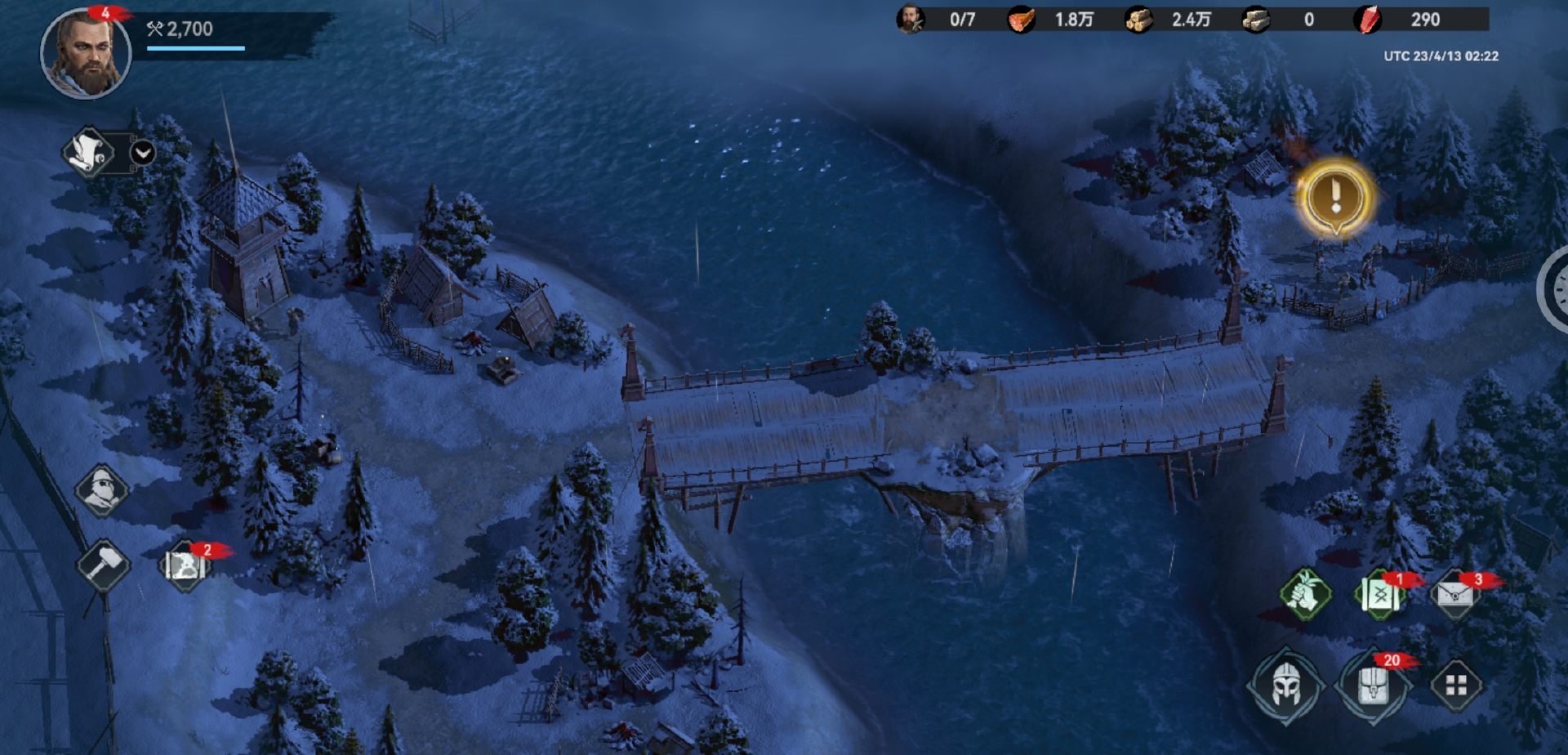
Task: Open the four-squares more menu
Action: coord(1456,686)
